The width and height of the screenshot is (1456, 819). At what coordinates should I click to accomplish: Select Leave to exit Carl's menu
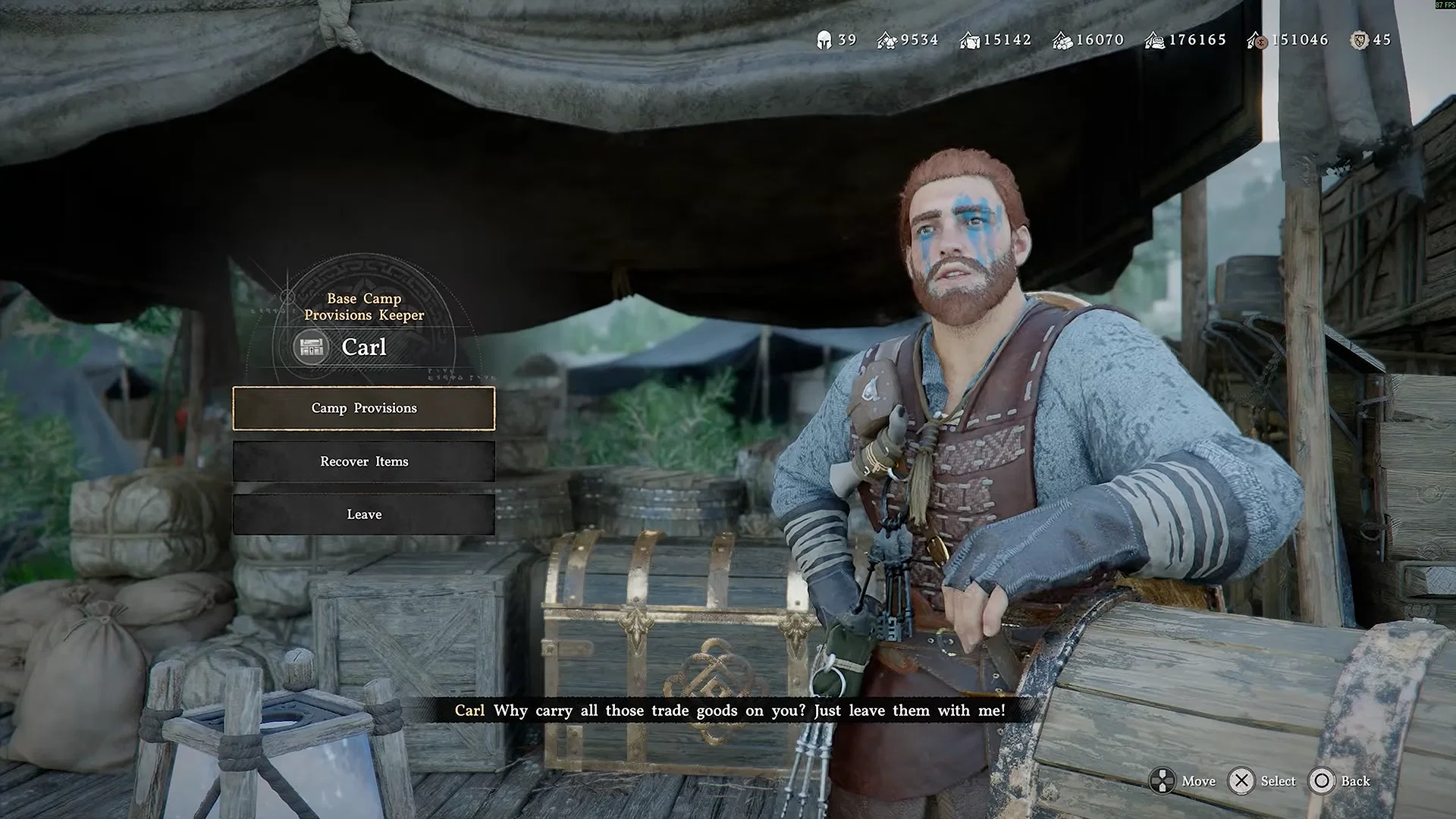(364, 514)
